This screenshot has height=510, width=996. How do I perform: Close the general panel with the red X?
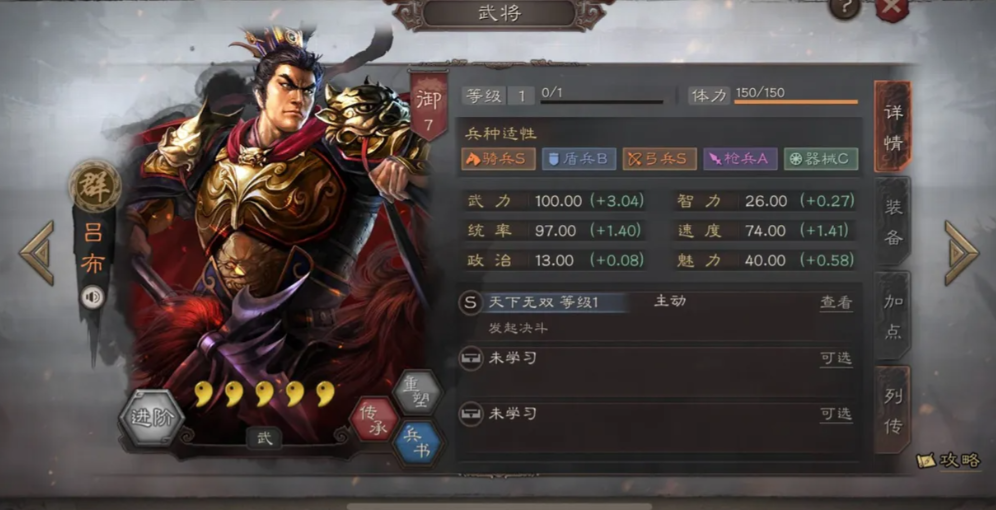[891, 9]
